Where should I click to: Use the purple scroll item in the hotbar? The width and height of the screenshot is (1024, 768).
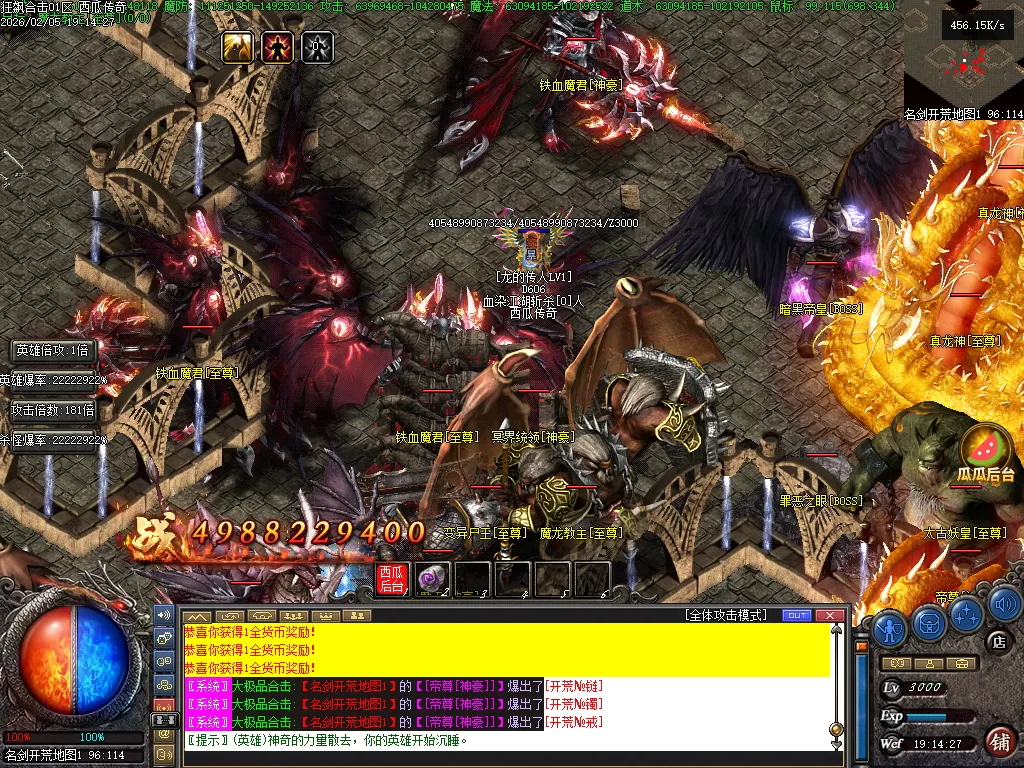(x=432, y=579)
